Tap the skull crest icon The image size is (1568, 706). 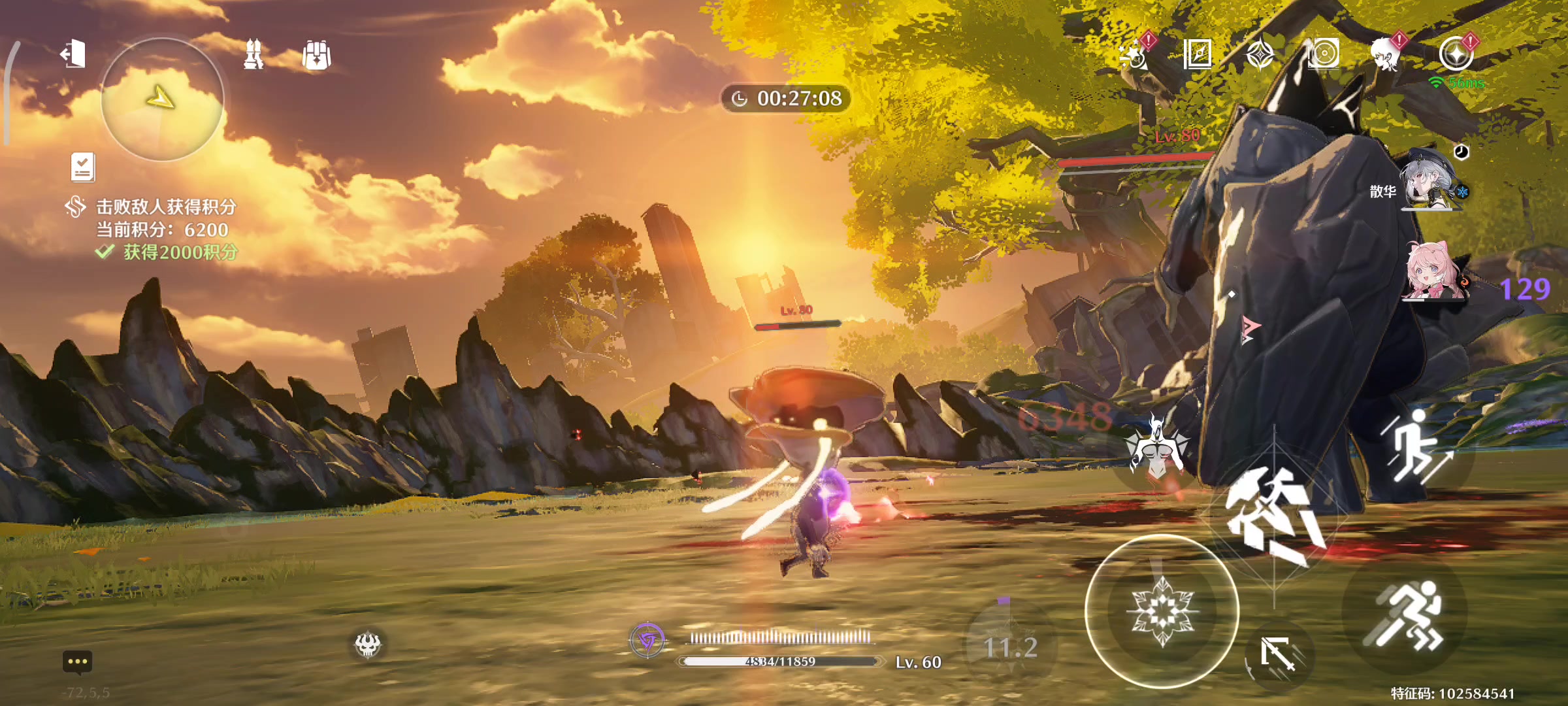tap(368, 645)
